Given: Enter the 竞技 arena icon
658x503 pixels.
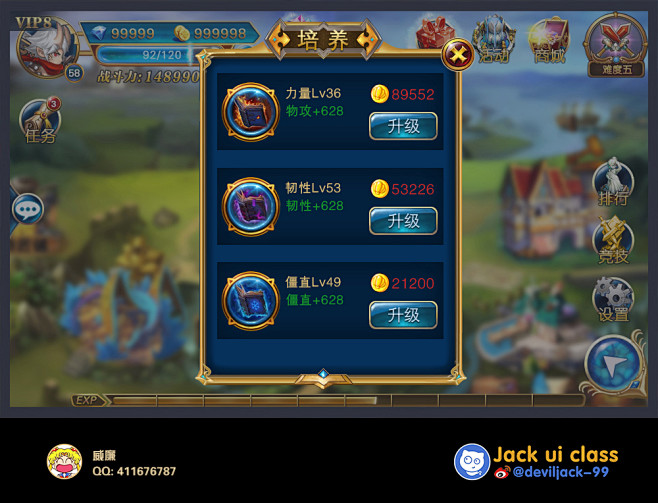Looking at the screenshot, I should coord(613,240).
